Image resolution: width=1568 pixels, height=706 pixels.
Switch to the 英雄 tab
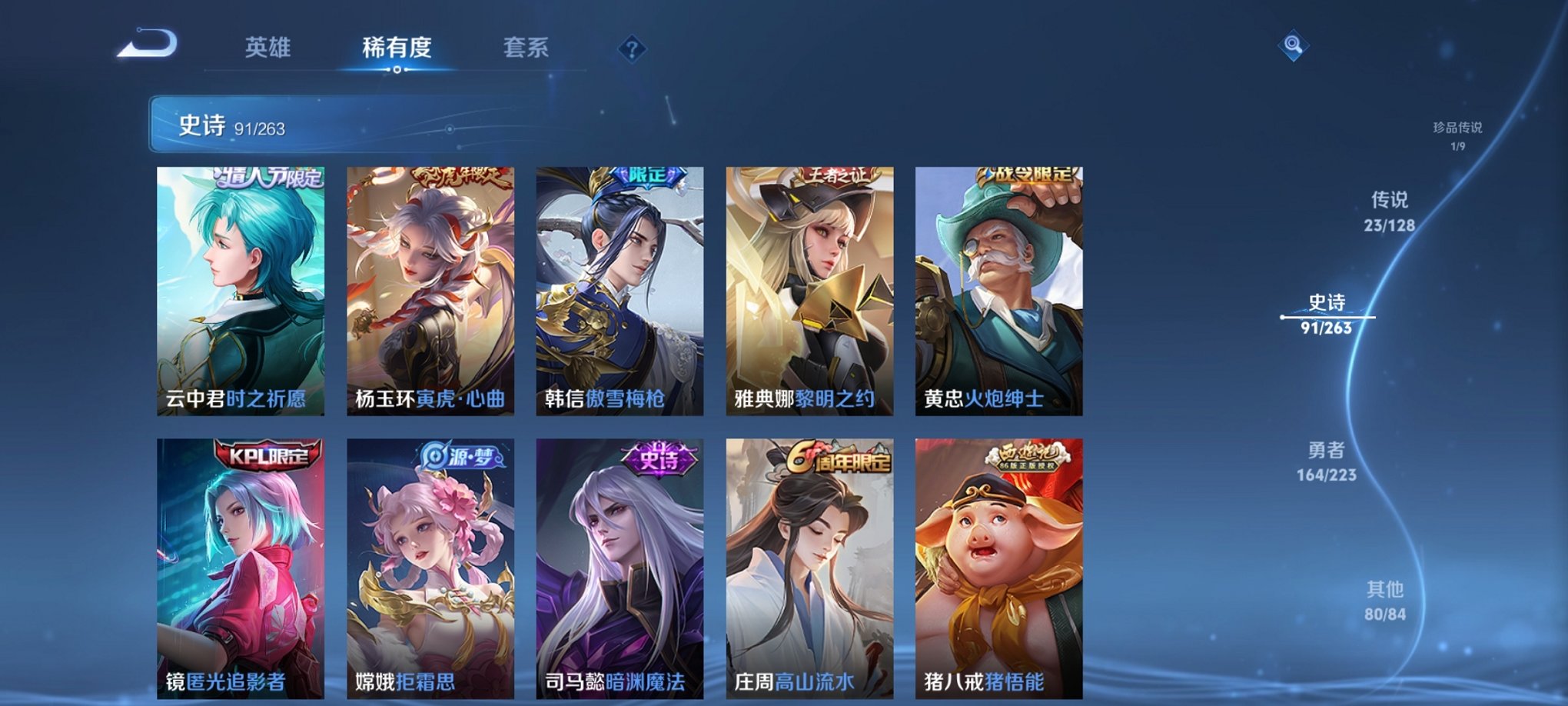pos(267,48)
